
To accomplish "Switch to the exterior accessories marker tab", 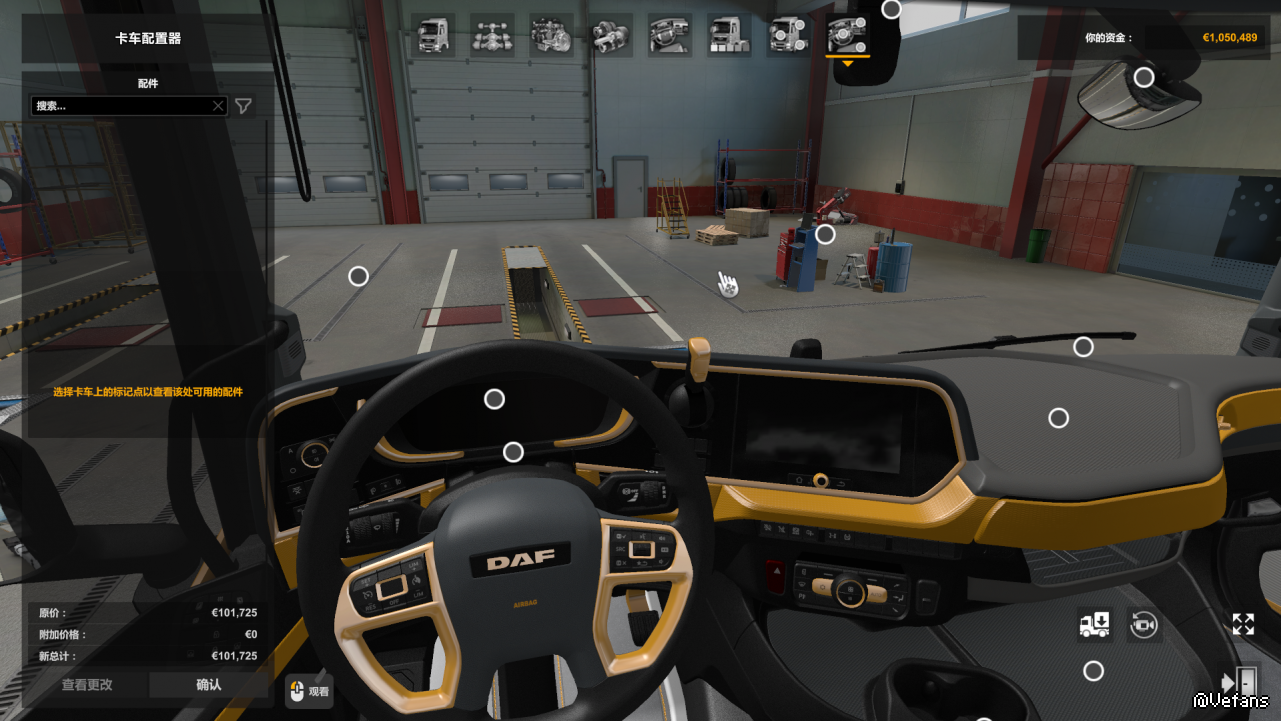I will (x=788, y=35).
